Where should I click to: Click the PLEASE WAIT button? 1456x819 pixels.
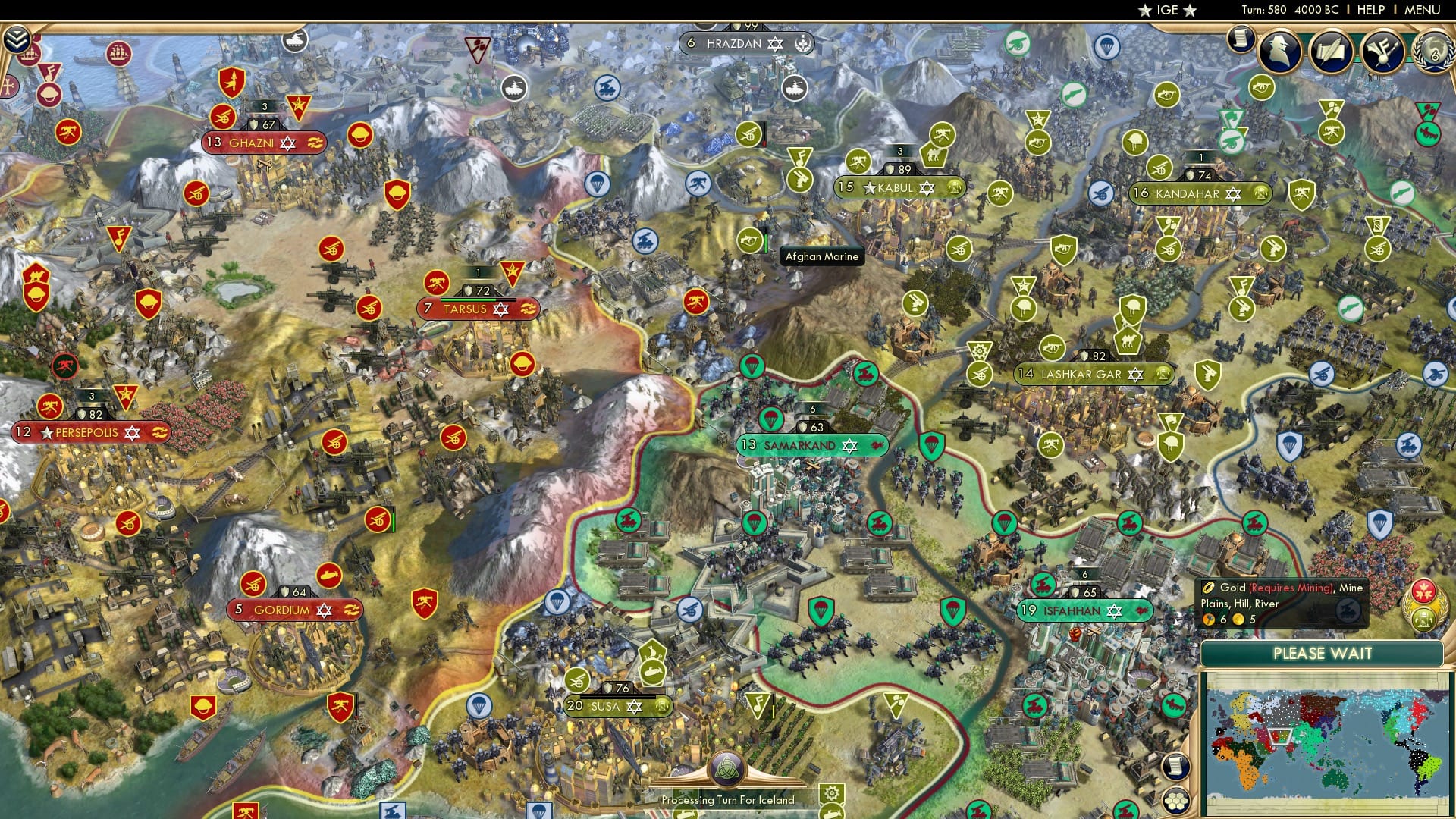pos(1323,654)
